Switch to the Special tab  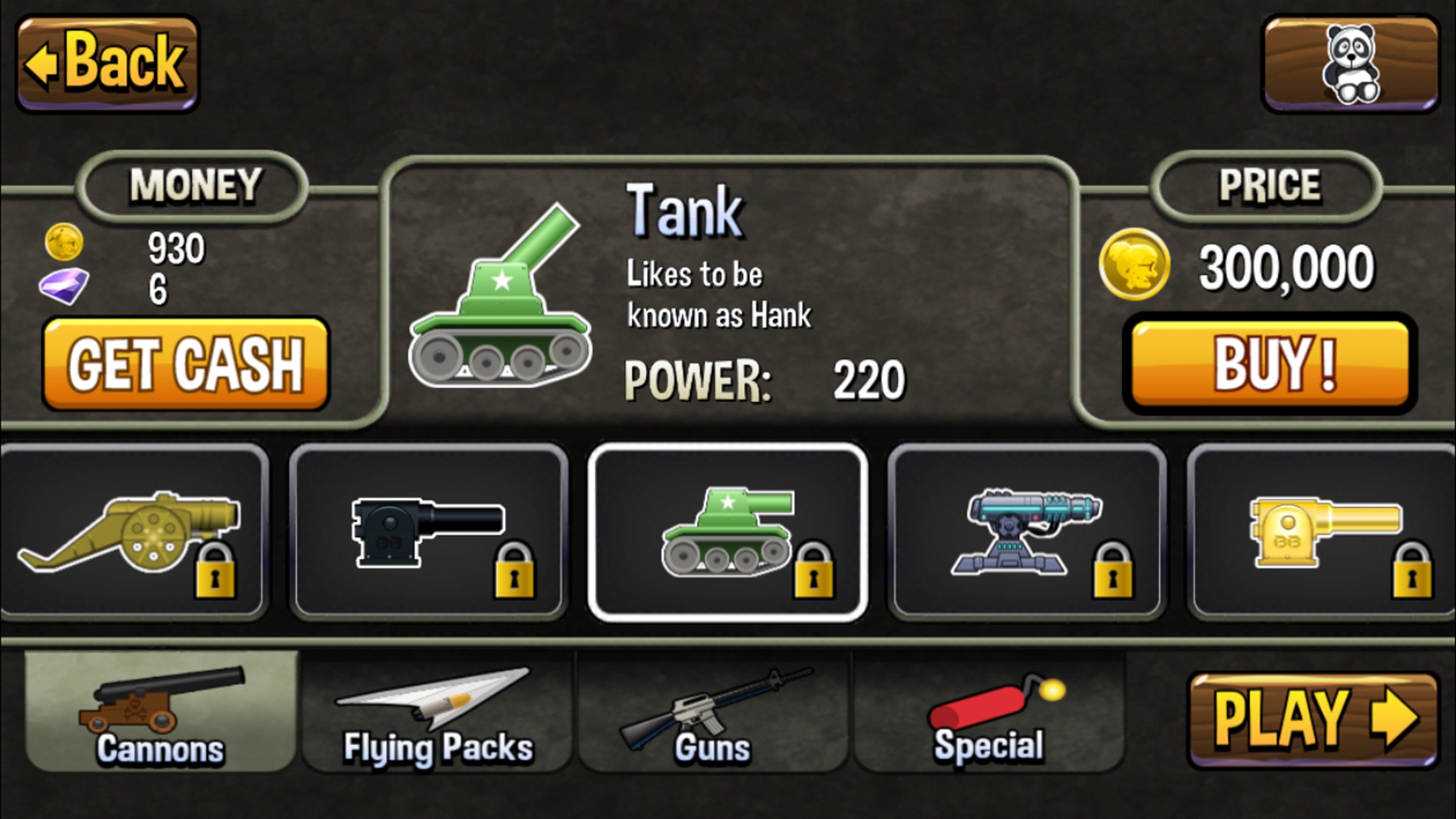click(989, 712)
